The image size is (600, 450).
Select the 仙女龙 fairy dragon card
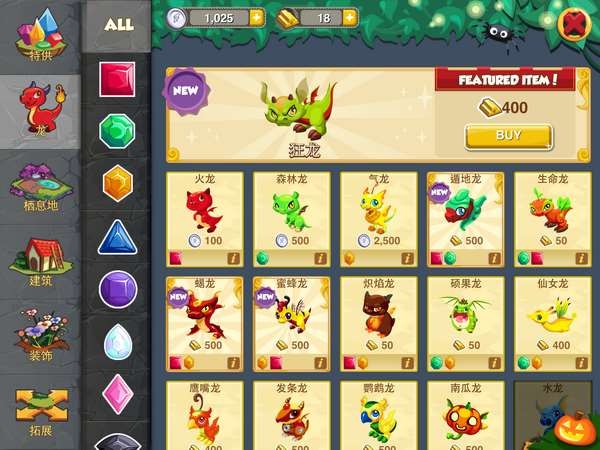point(552,322)
